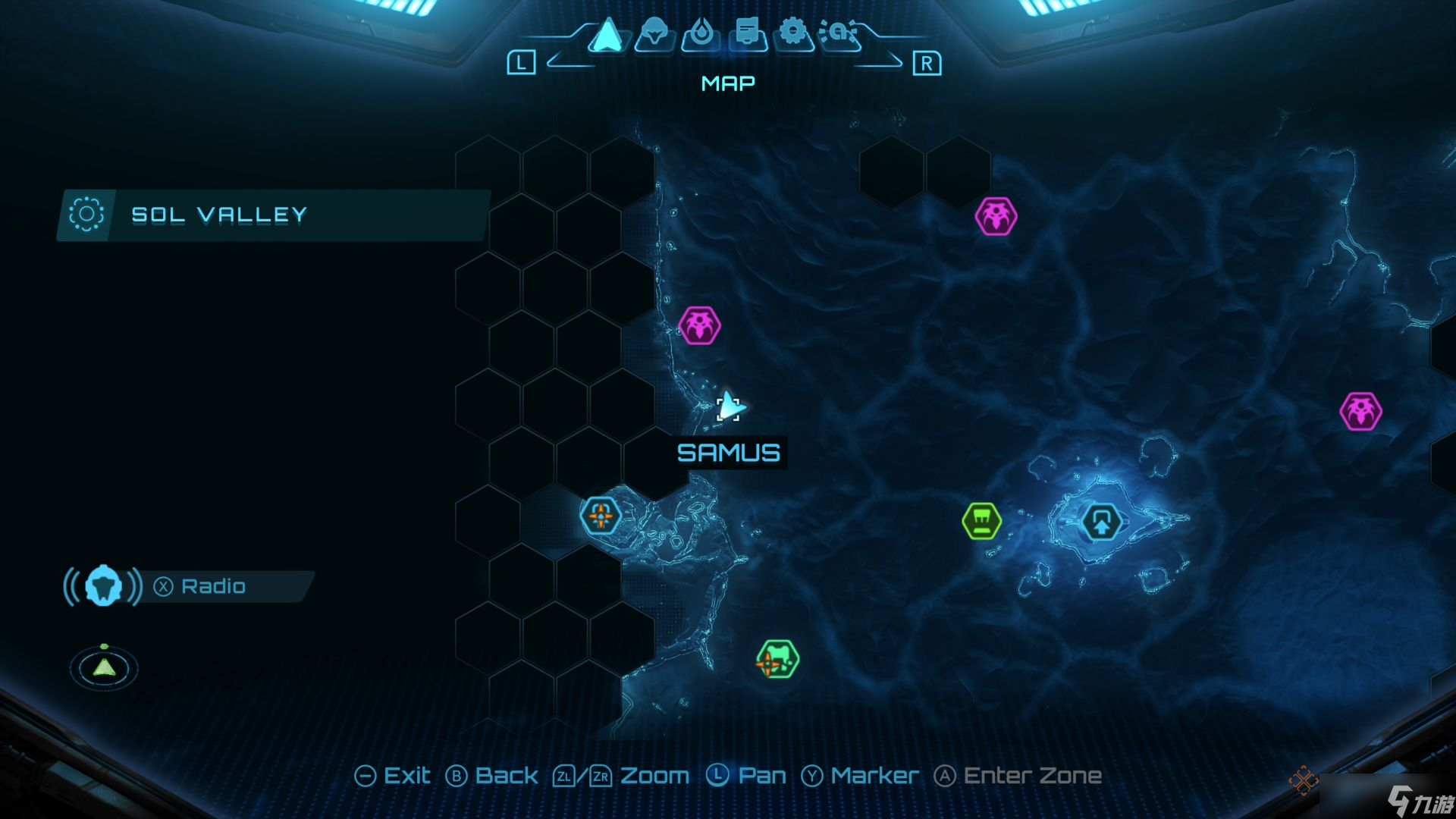Select the Map tab arrow icon
1456x819 pixels.
[607, 35]
